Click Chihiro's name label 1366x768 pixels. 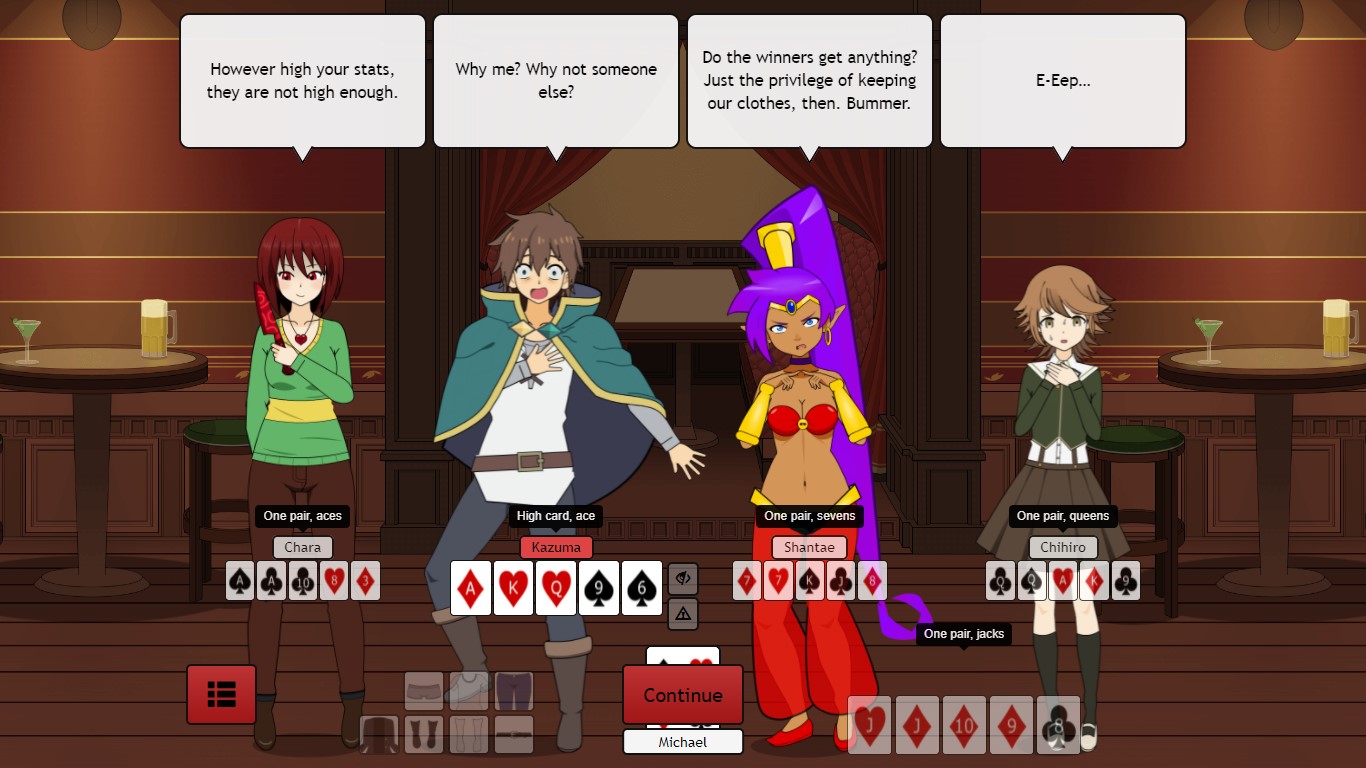point(1063,547)
